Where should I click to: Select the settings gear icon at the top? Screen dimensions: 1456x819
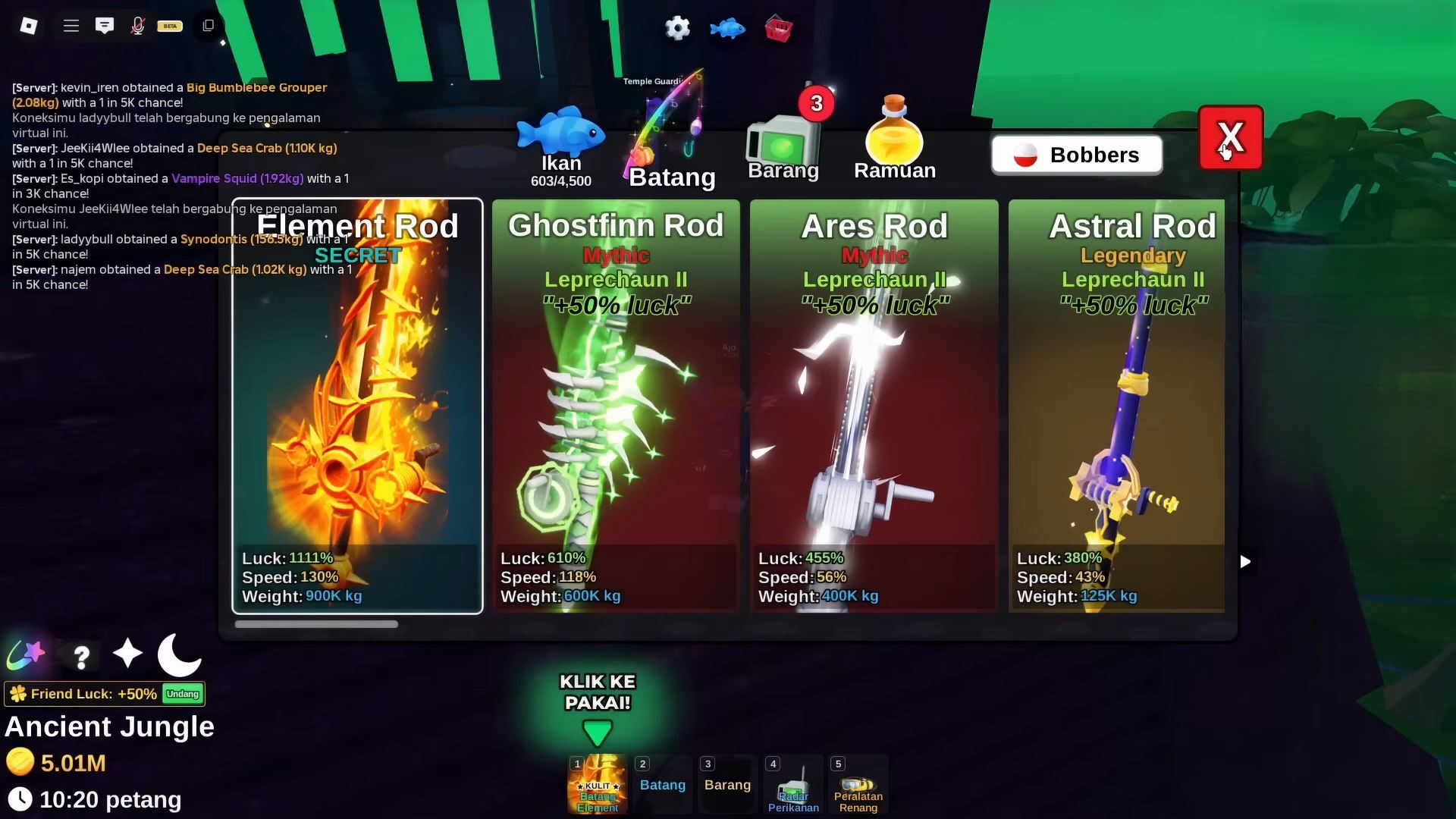[x=677, y=28]
